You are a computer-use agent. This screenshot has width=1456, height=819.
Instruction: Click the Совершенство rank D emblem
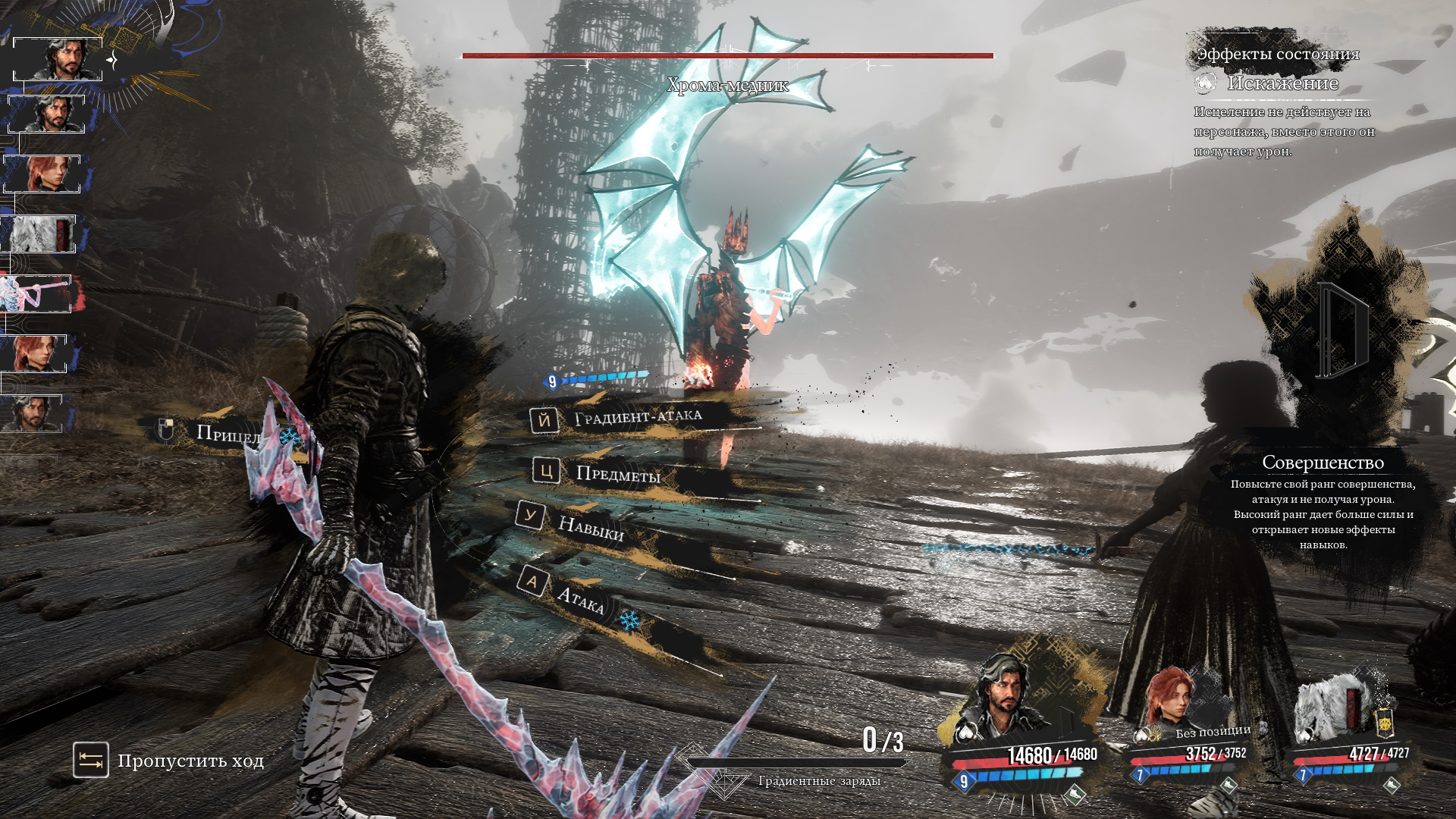click(1341, 331)
